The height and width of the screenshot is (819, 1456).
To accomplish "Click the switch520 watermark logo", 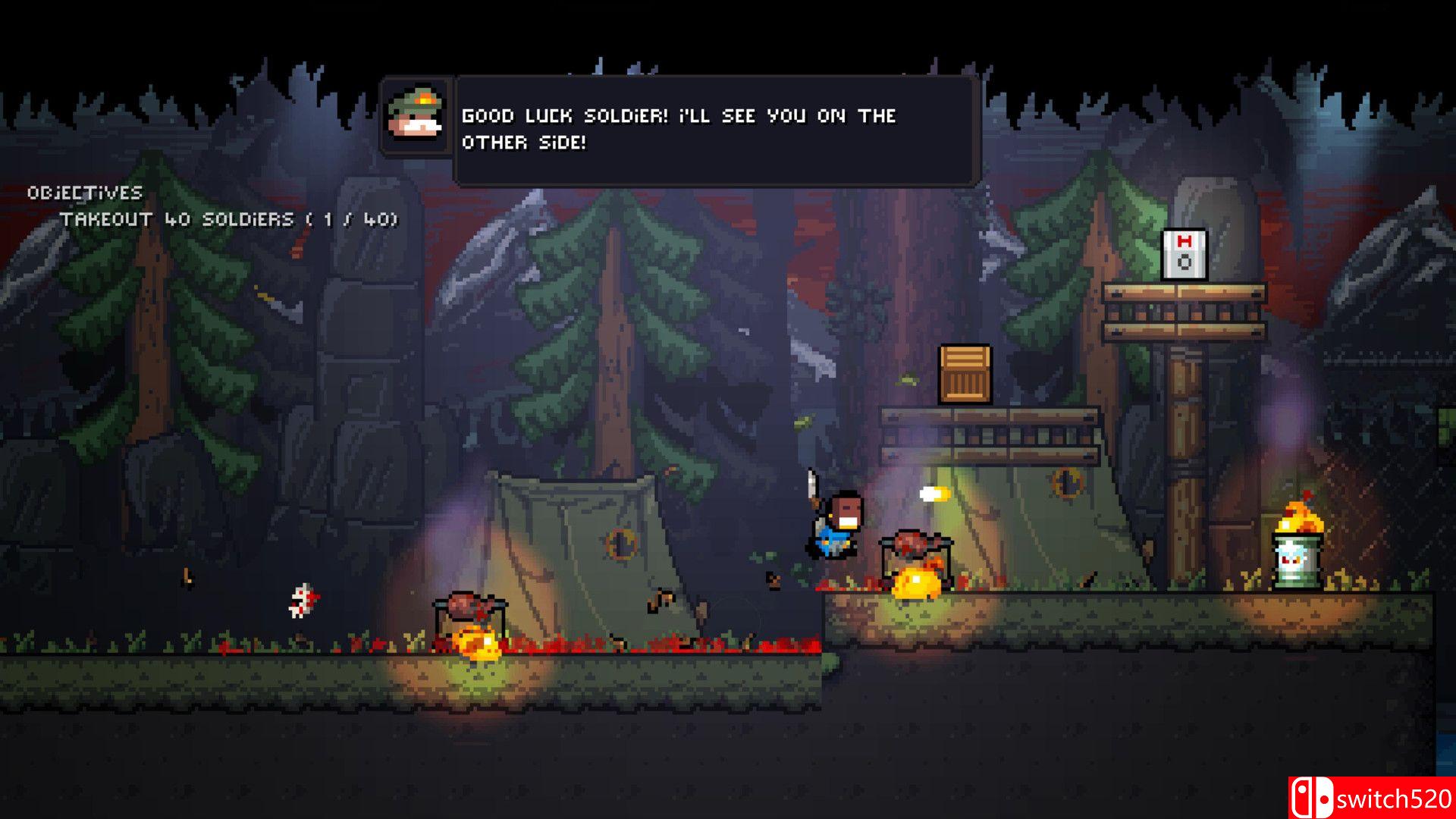I will click(x=1371, y=798).
